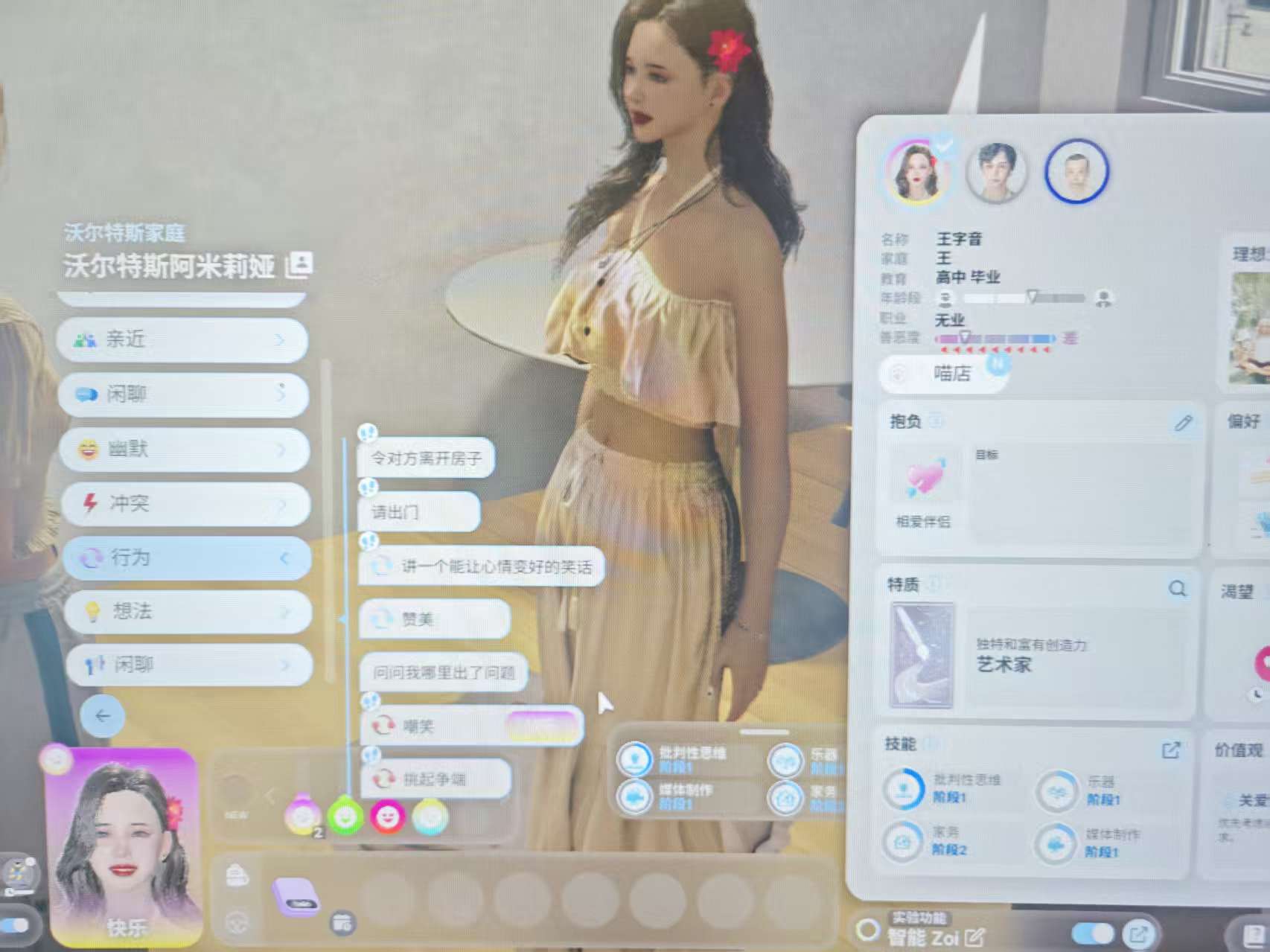Open the 喵店 shop button

[x=944, y=373]
